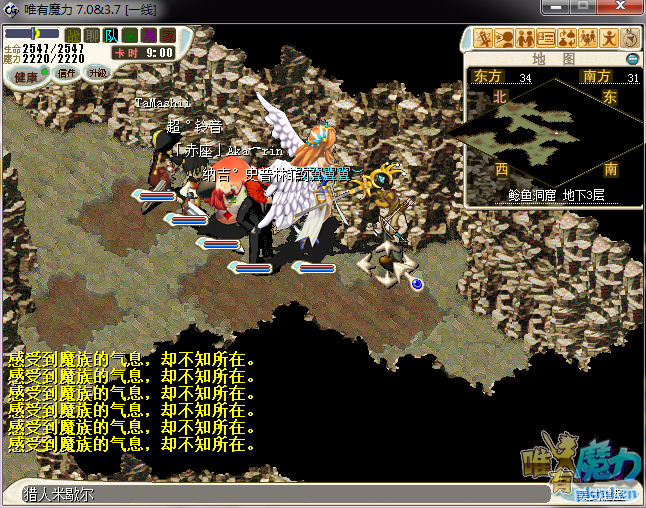Click the two-person party action icon
Image resolution: width=646 pixels, height=508 pixels.
(525, 39)
